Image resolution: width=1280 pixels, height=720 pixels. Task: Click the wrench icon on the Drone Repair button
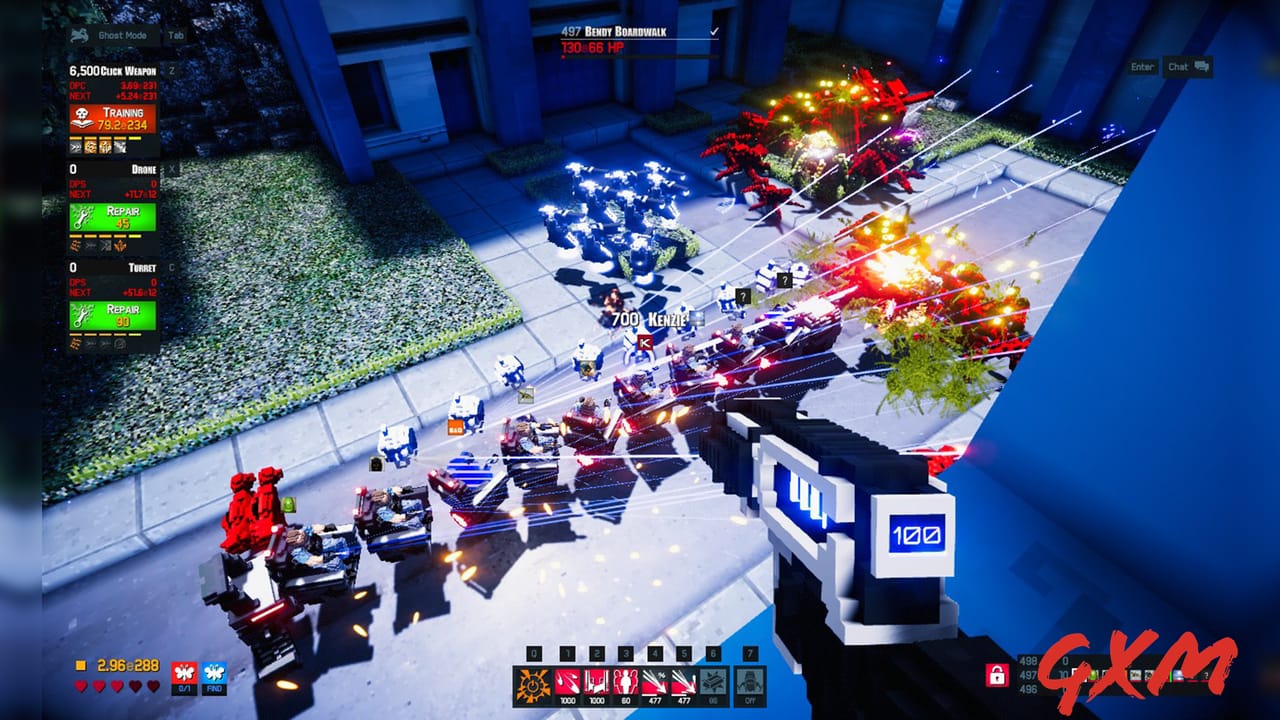pos(80,217)
